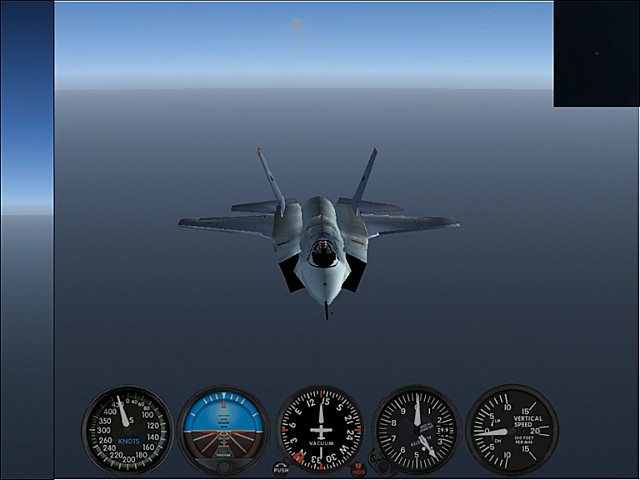Click the PUSH knob below heading gauge
Image resolution: width=640 pixels, height=480 pixels.
coord(281,467)
